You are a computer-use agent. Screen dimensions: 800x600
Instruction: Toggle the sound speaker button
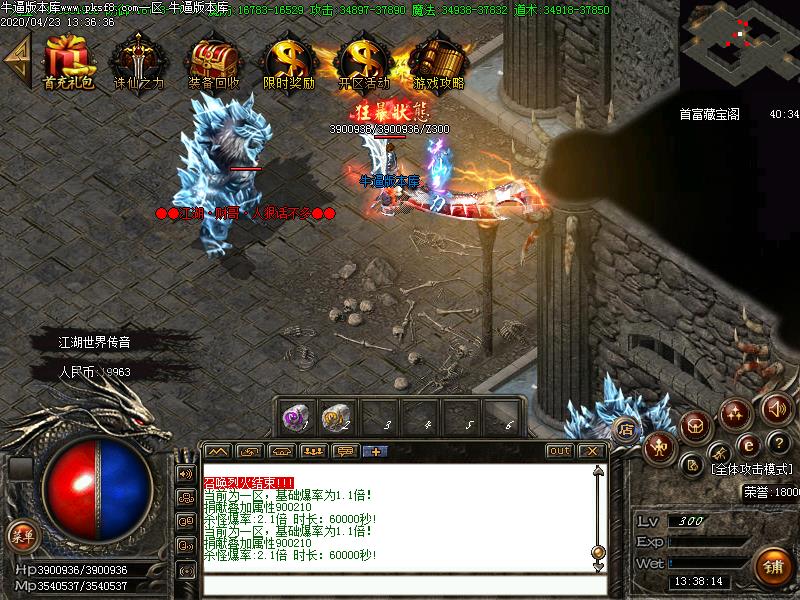(776, 408)
